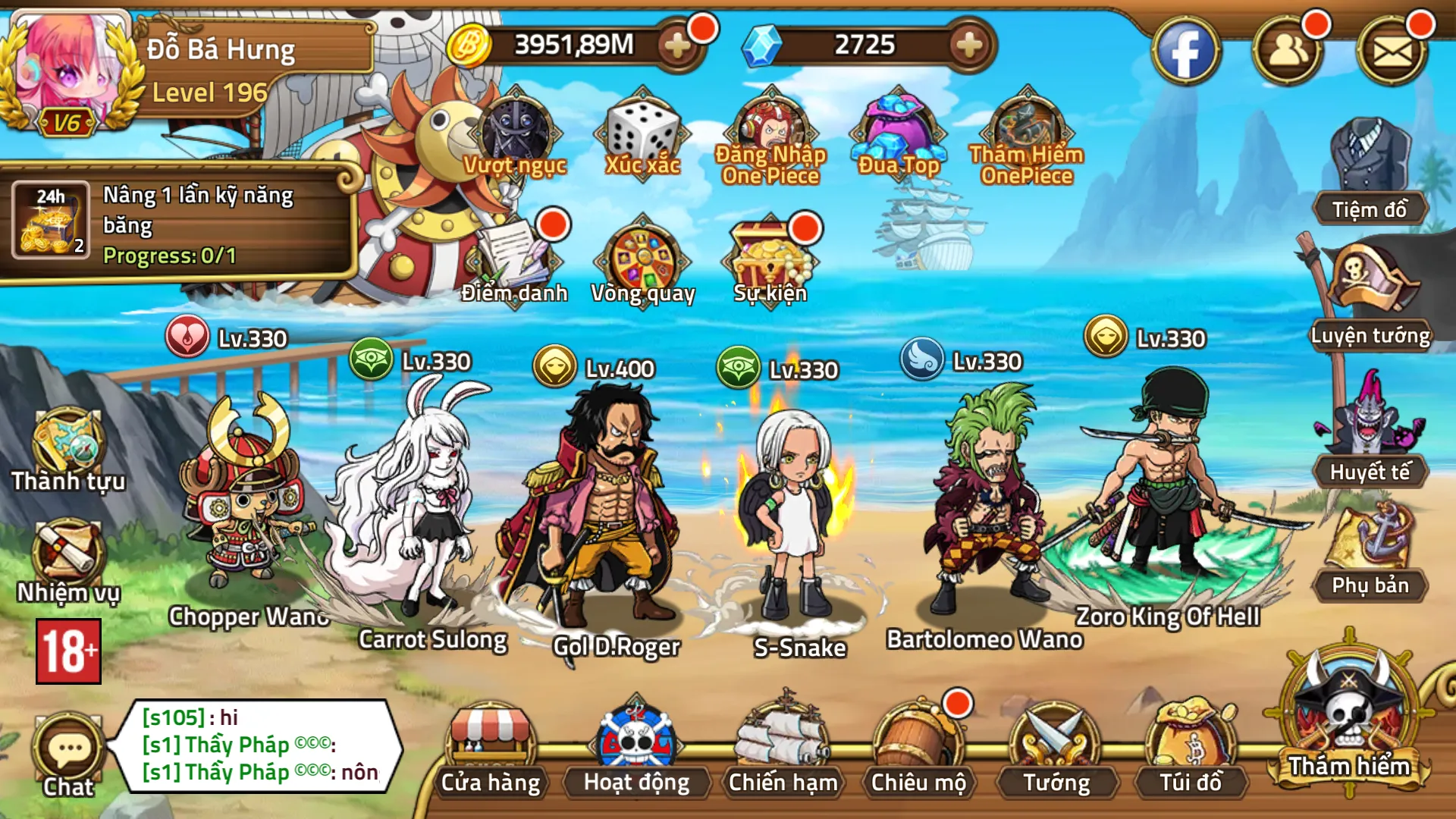Image resolution: width=1456 pixels, height=819 pixels.
Task: Add more gold coins with plus button
Action: 677,45
